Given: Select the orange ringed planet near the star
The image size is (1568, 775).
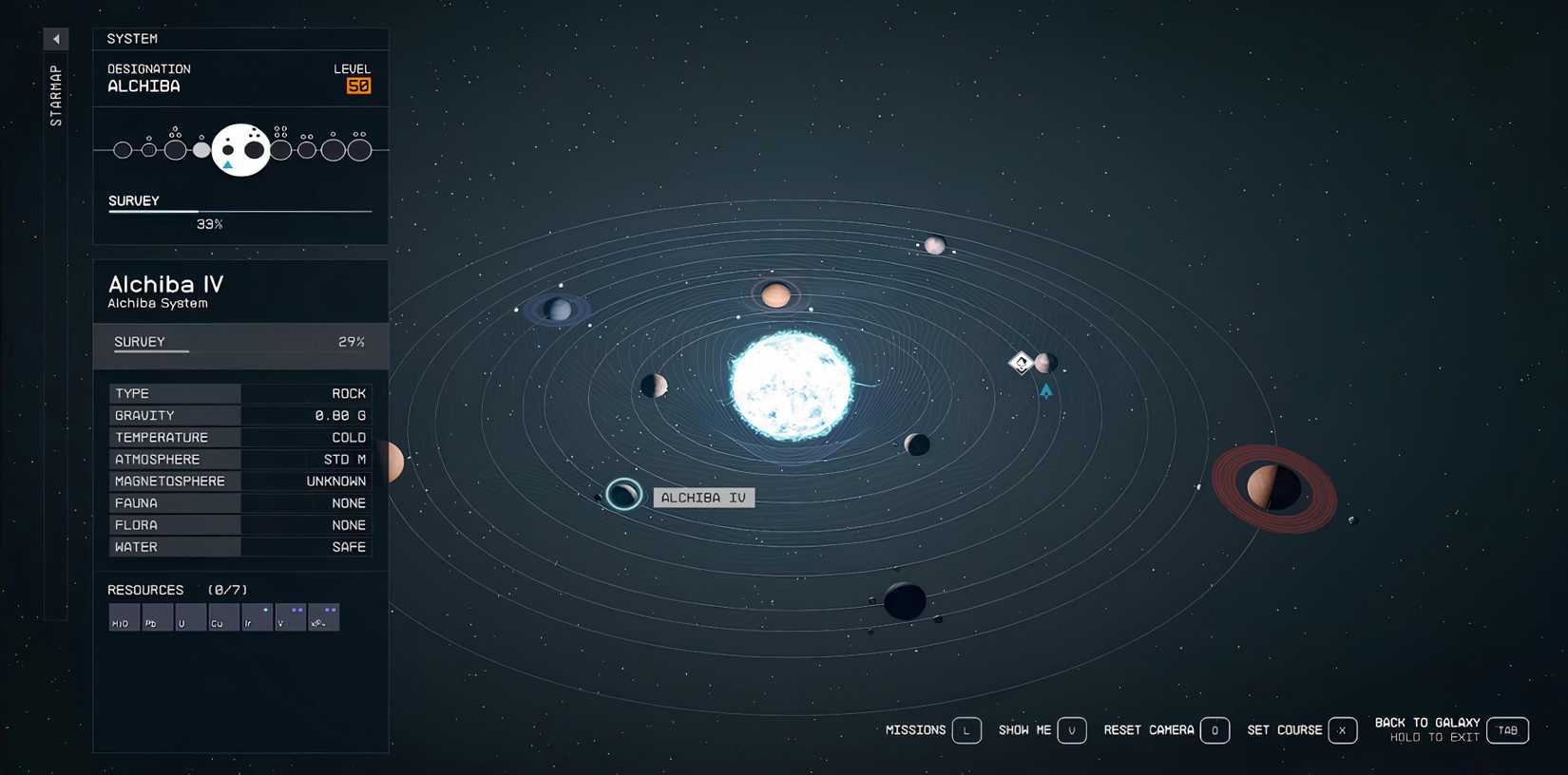Looking at the screenshot, I should pyautogui.click(x=777, y=294).
